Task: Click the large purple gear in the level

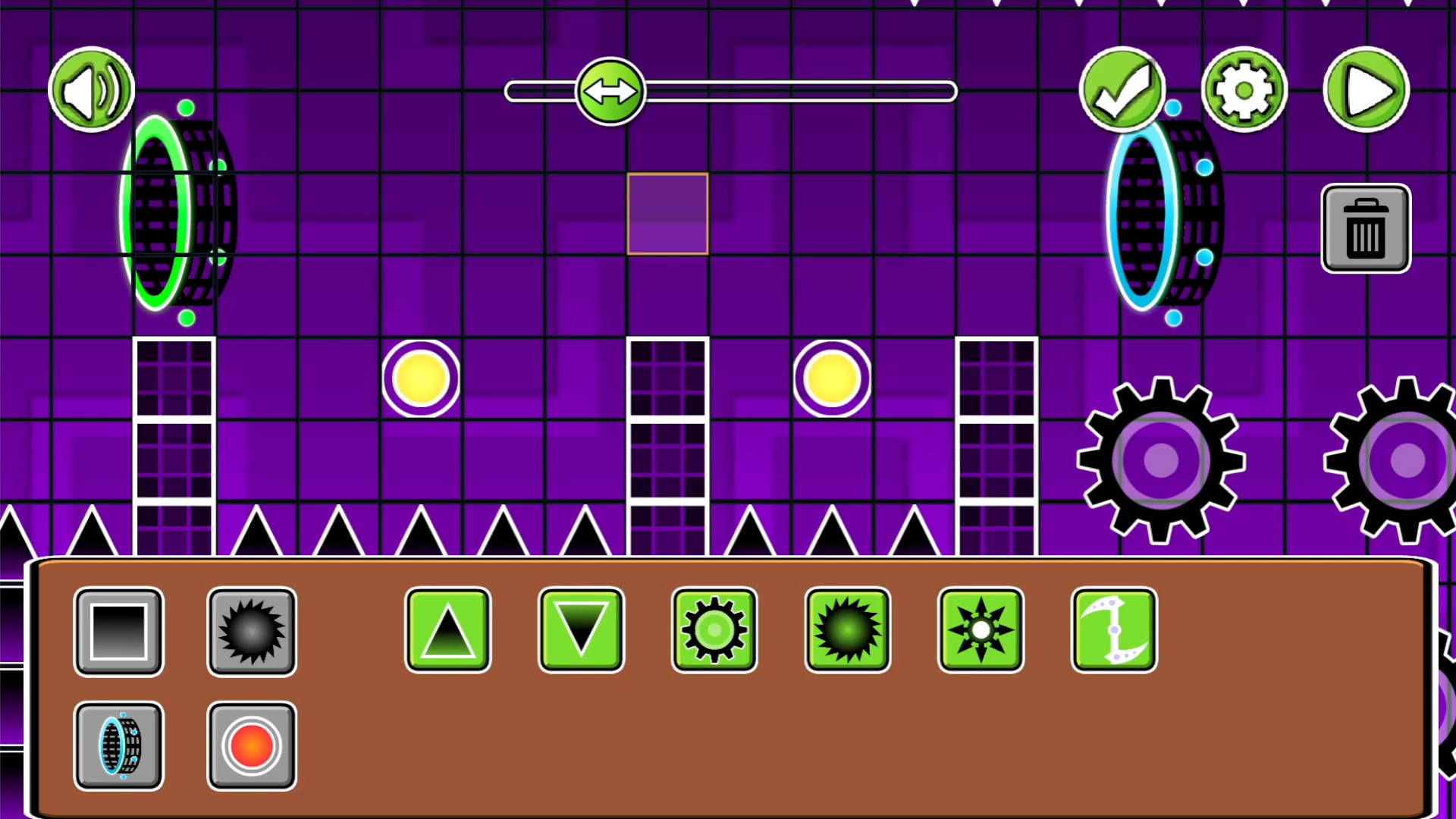Action: click(x=1159, y=461)
